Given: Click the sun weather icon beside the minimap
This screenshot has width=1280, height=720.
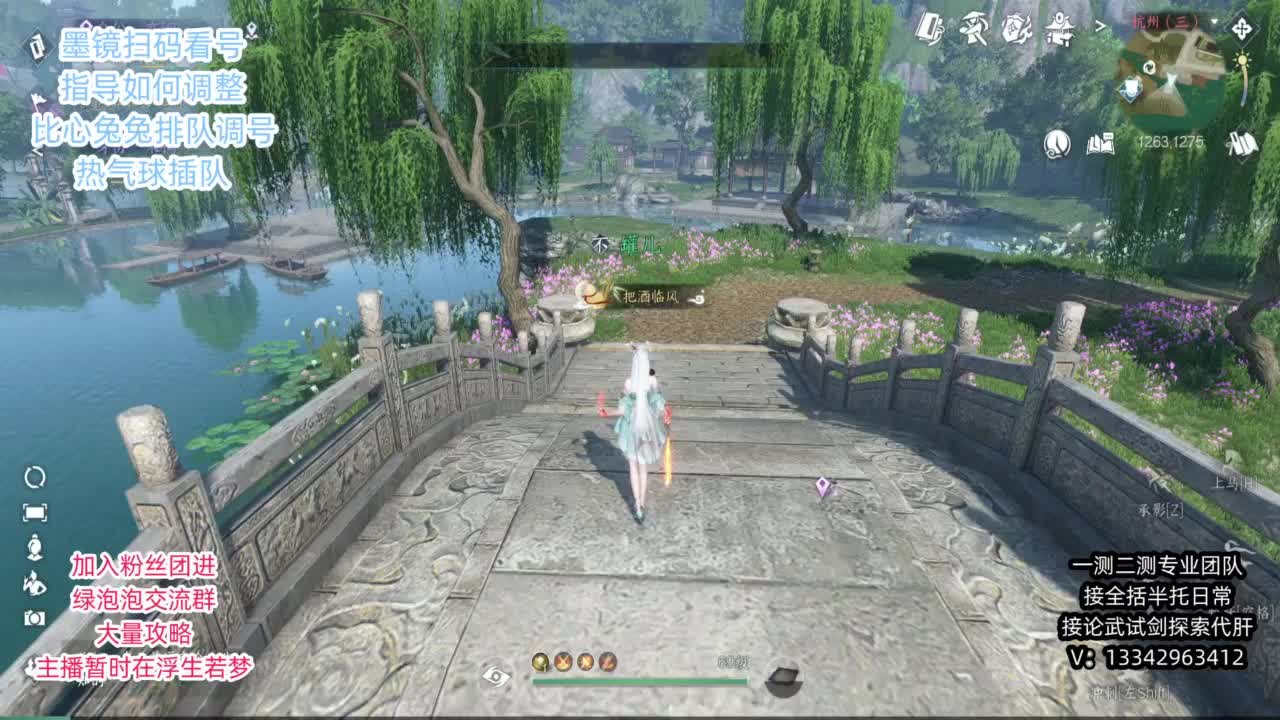Looking at the screenshot, I should 1243,60.
